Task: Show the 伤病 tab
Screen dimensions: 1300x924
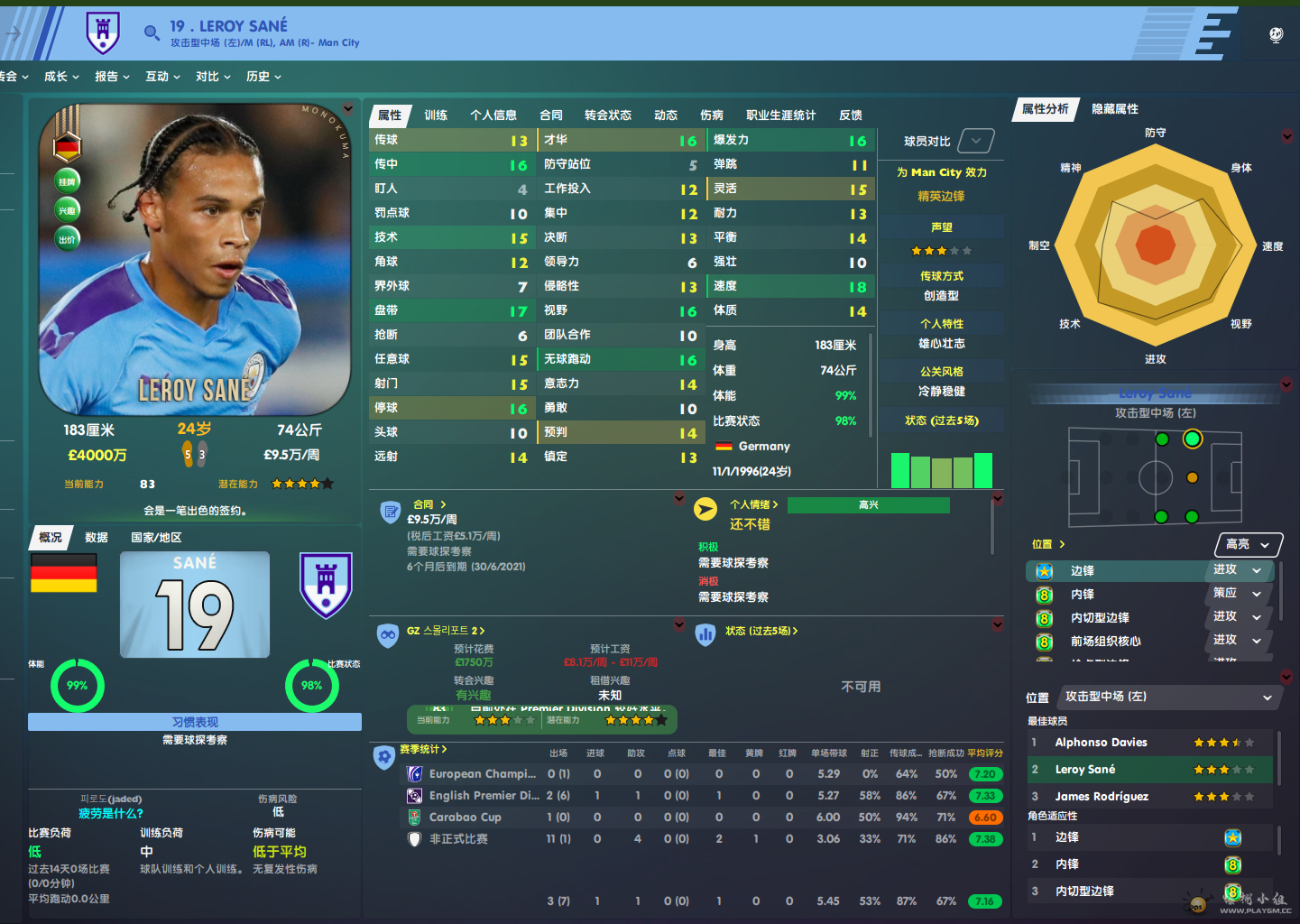Action: pyautogui.click(x=711, y=115)
